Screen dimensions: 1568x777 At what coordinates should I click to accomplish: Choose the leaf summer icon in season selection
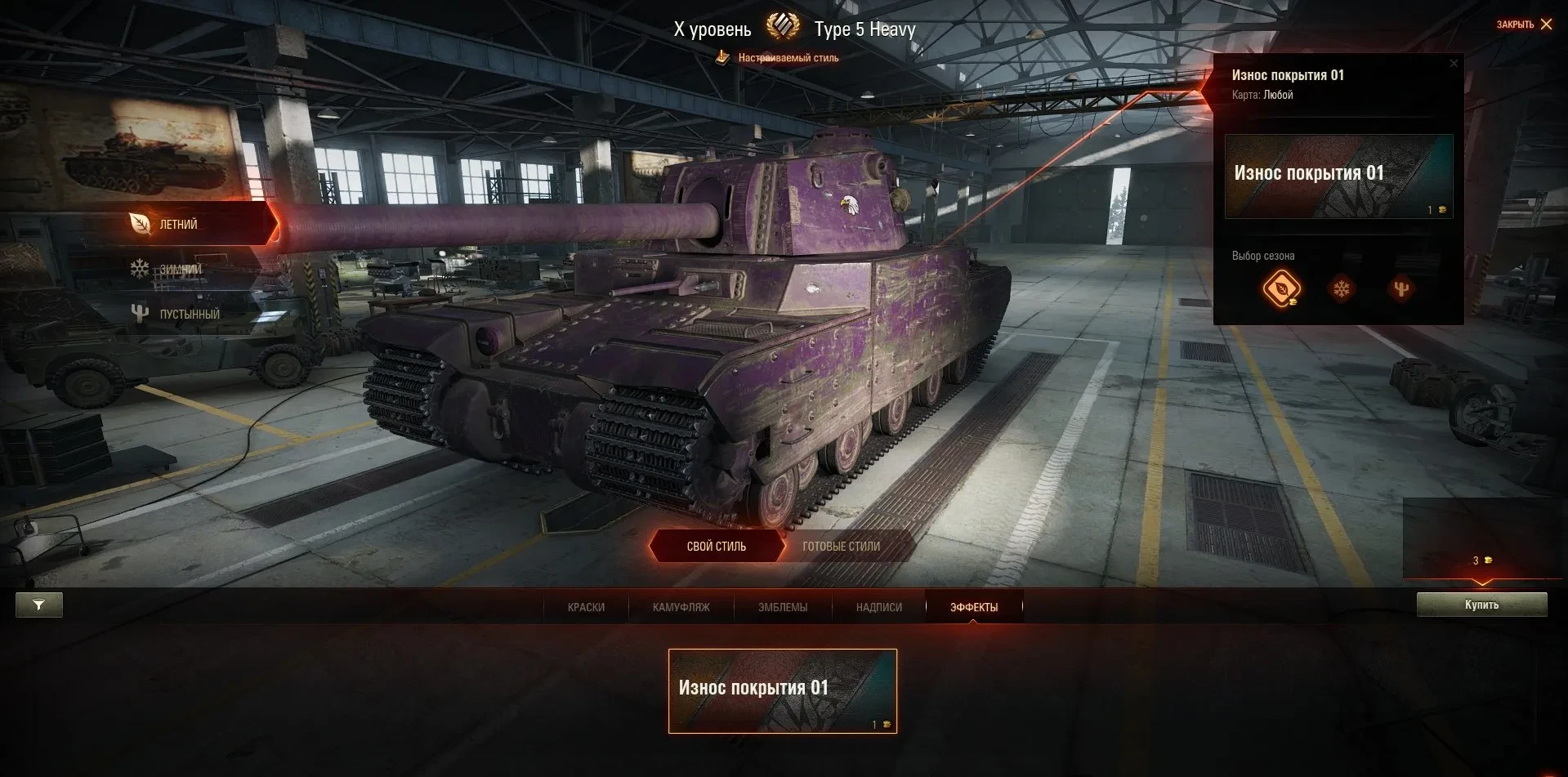(x=1280, y=288)
